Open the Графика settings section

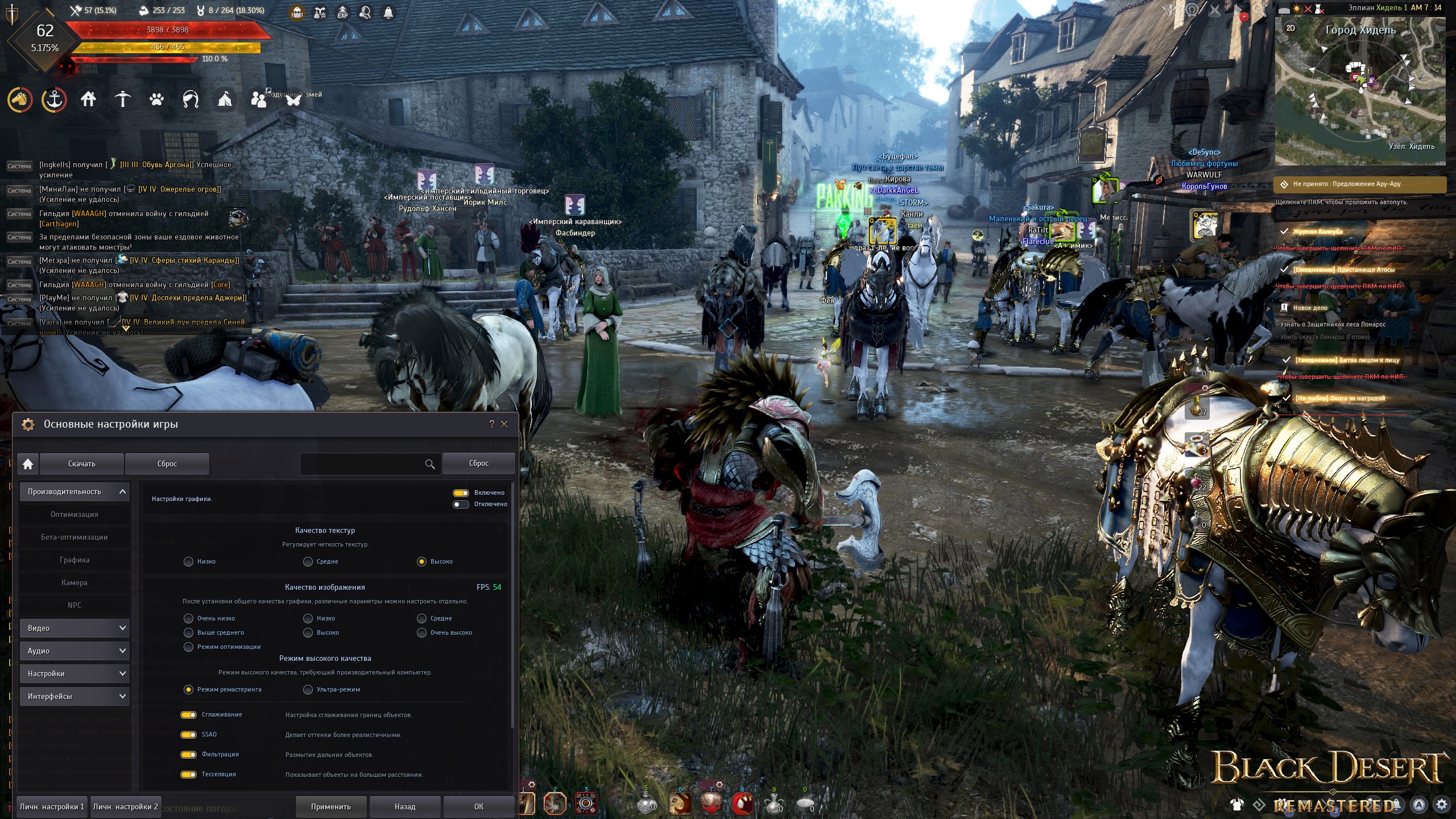75,560
